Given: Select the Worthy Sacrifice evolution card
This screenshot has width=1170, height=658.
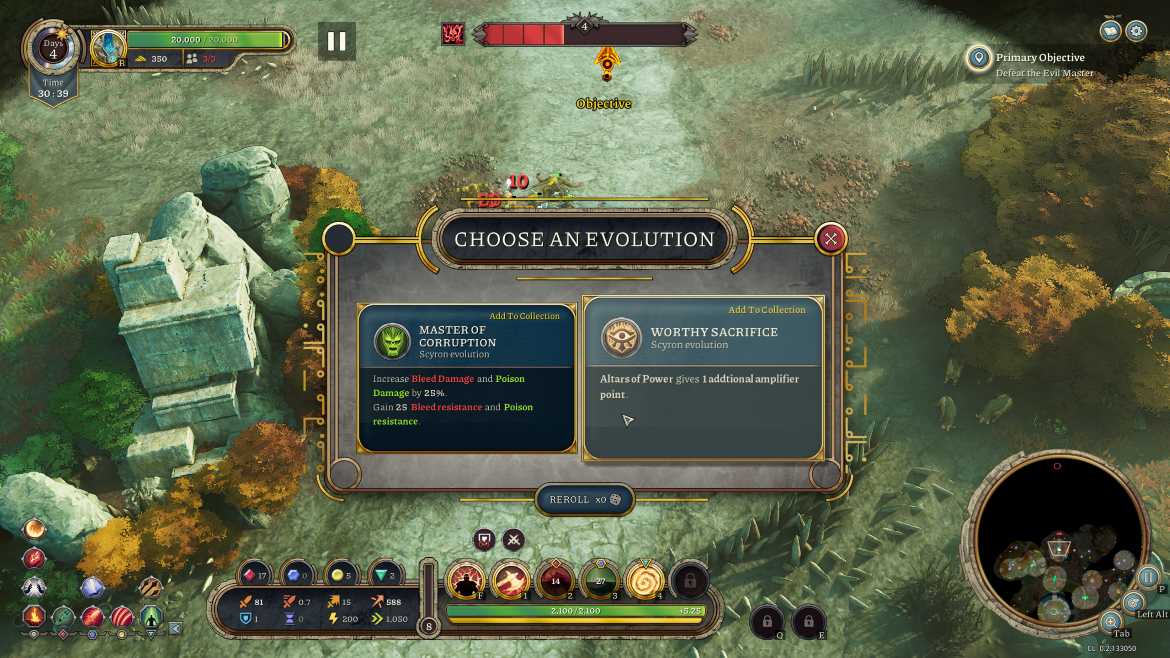Looking at the screenshot, I should [x=703, y=380].
